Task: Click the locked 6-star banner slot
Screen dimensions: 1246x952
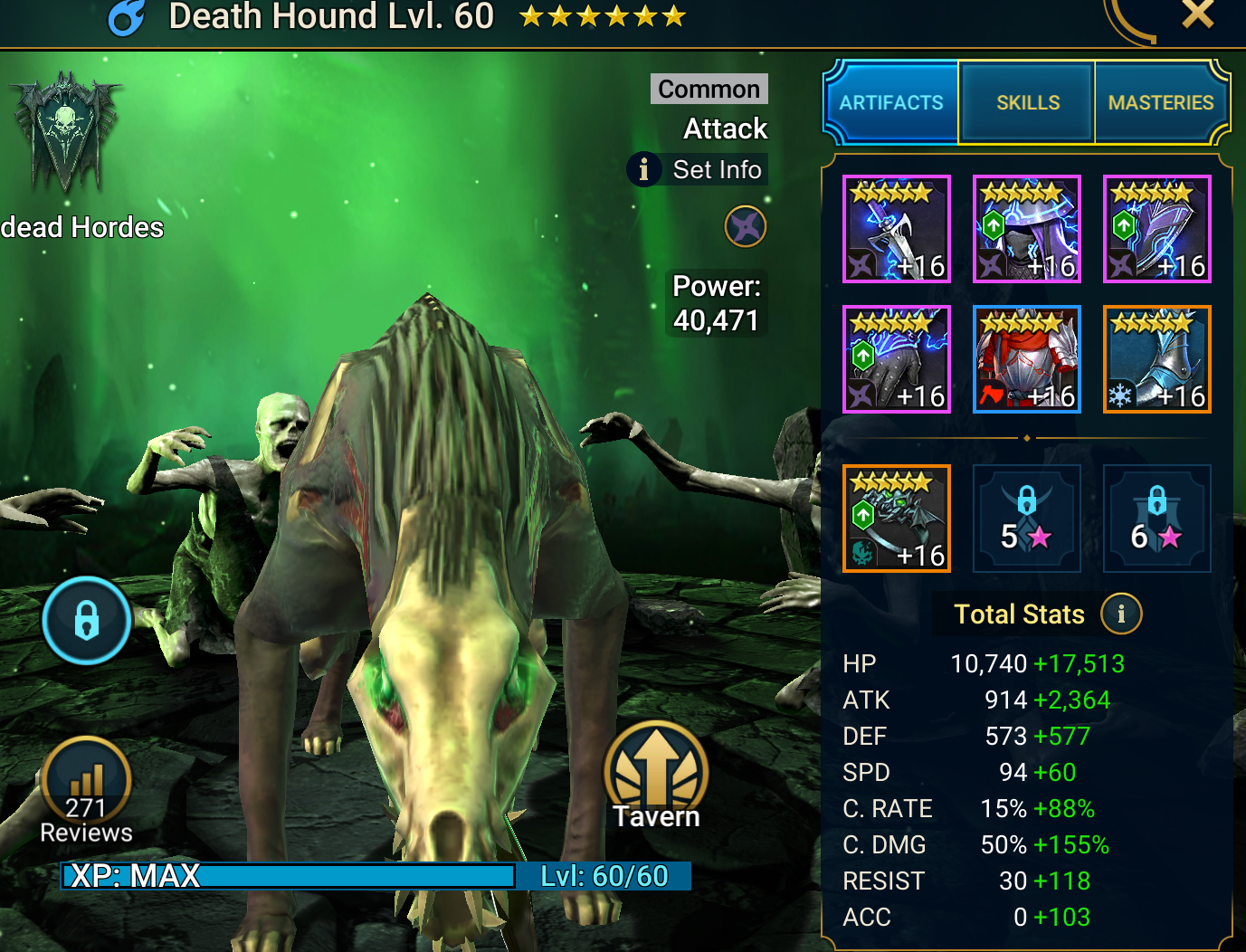Action: click(1156, 518)
